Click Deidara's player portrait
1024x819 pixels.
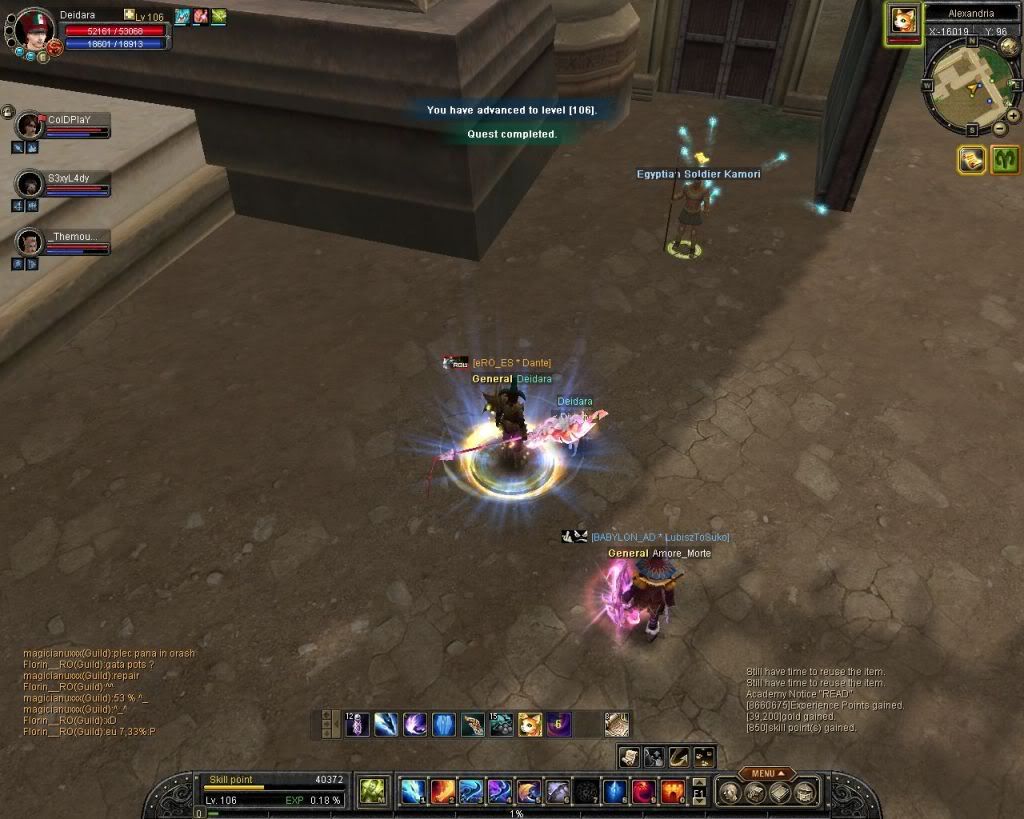point(35,28)
